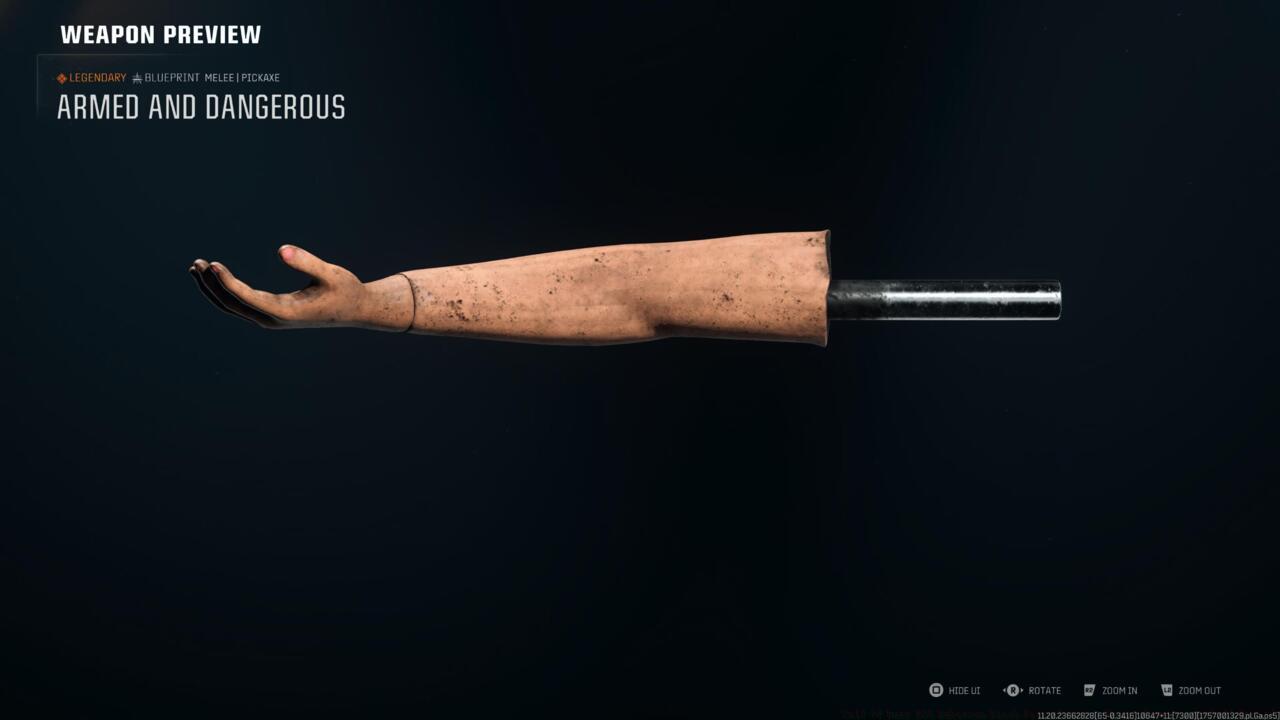Click the orange Legendary rarity diamond icon
The image size is (1280, 720).
(62, 77)
